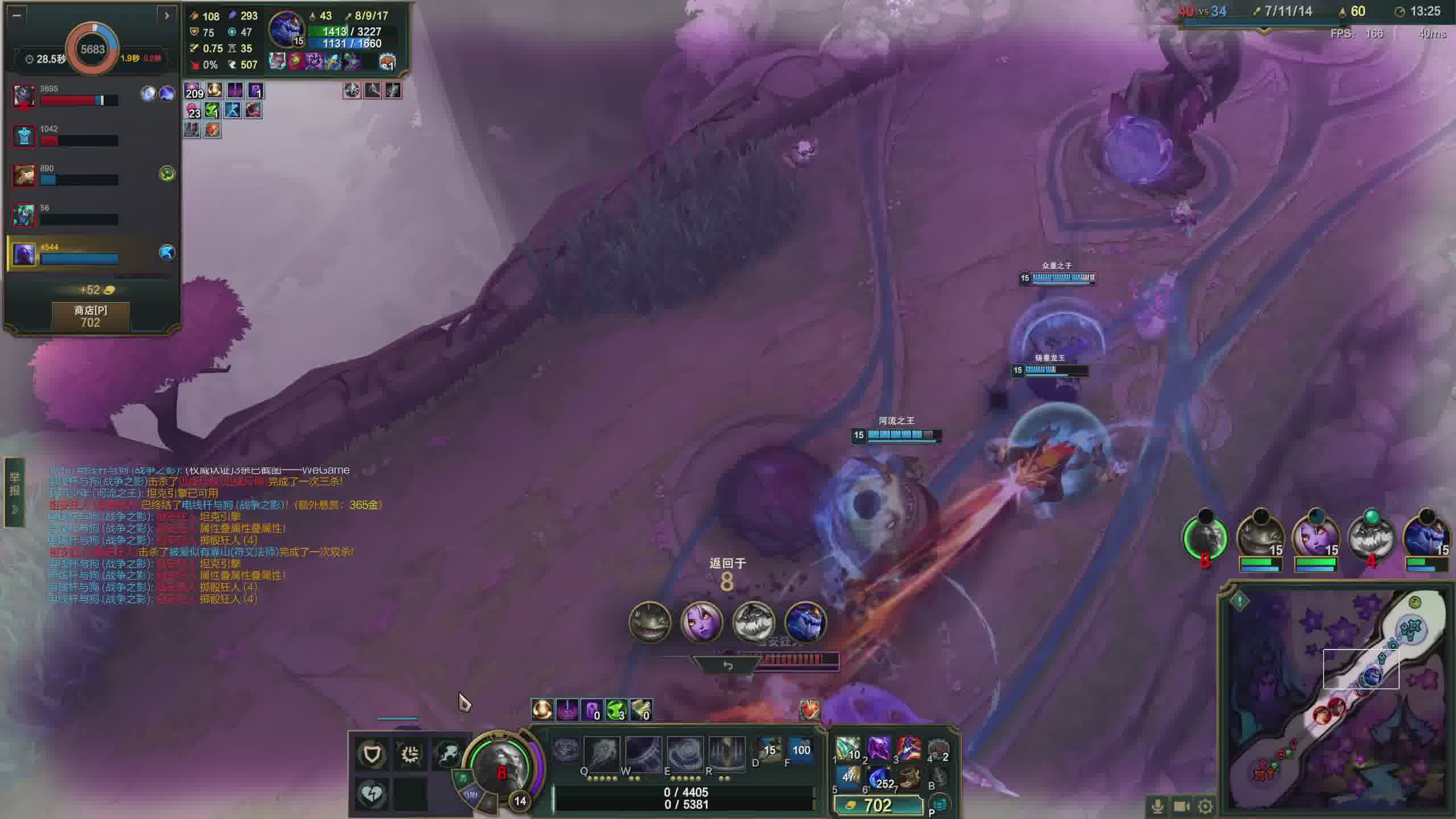This screenshot has height=819, width=1456.
Task: Use the F summoner spell showing 100
Action: tap(801, 751)
